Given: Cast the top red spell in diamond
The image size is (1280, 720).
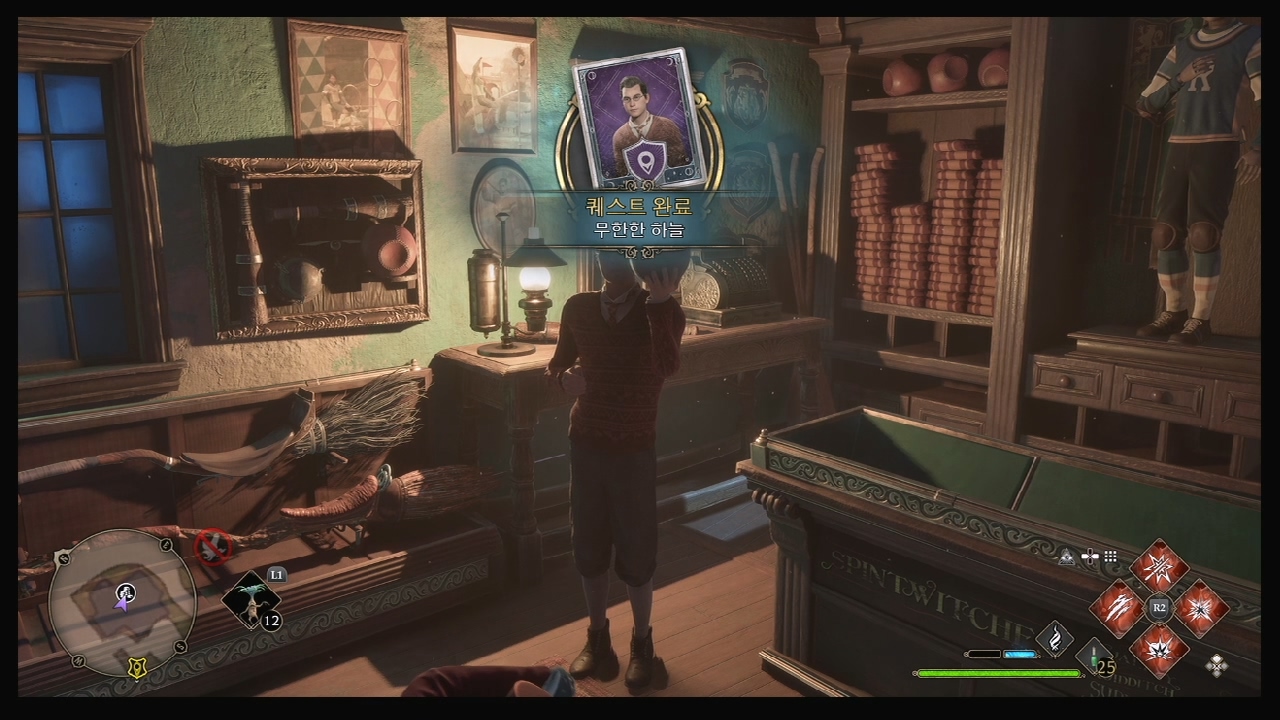Looking at the screenshot, I should 1159,568.
